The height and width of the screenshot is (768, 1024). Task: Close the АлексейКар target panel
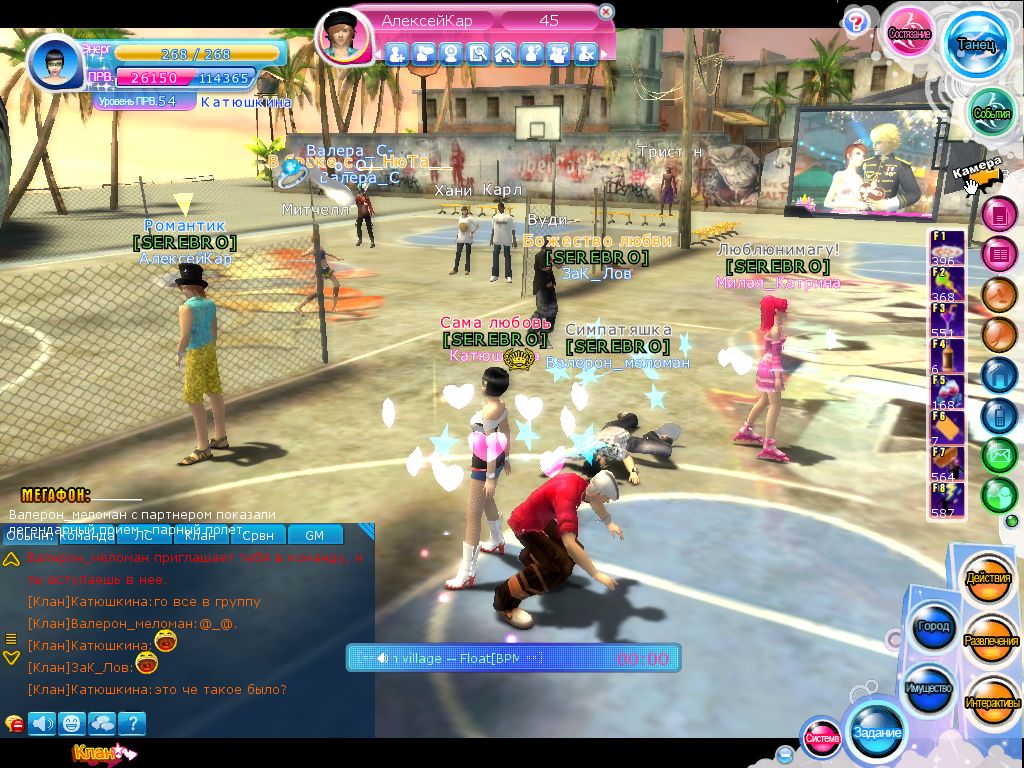pyautogui.click(x=606, y=12)
